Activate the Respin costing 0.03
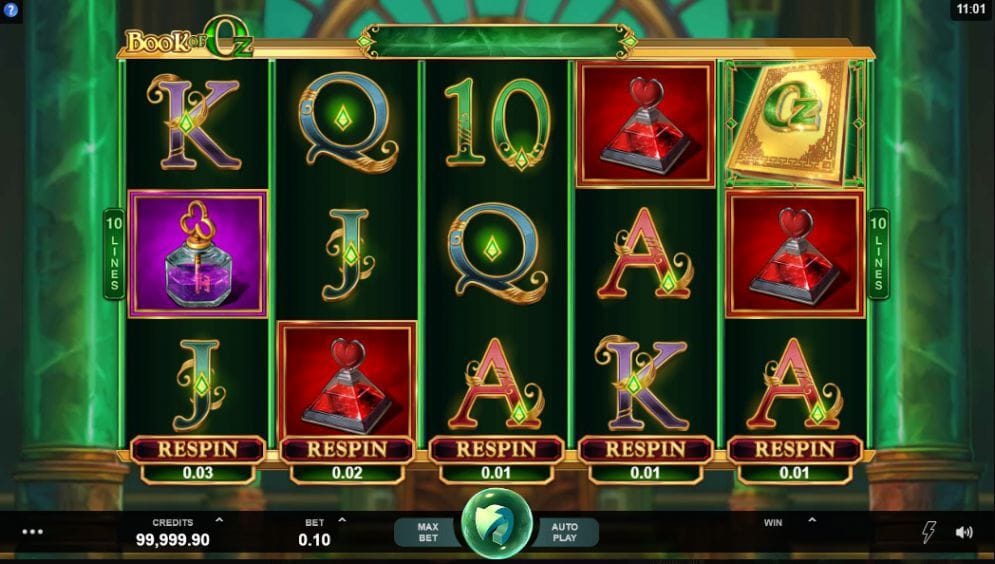Image resolution: width=995 pixels, height=564 pixels. [198, 450]
